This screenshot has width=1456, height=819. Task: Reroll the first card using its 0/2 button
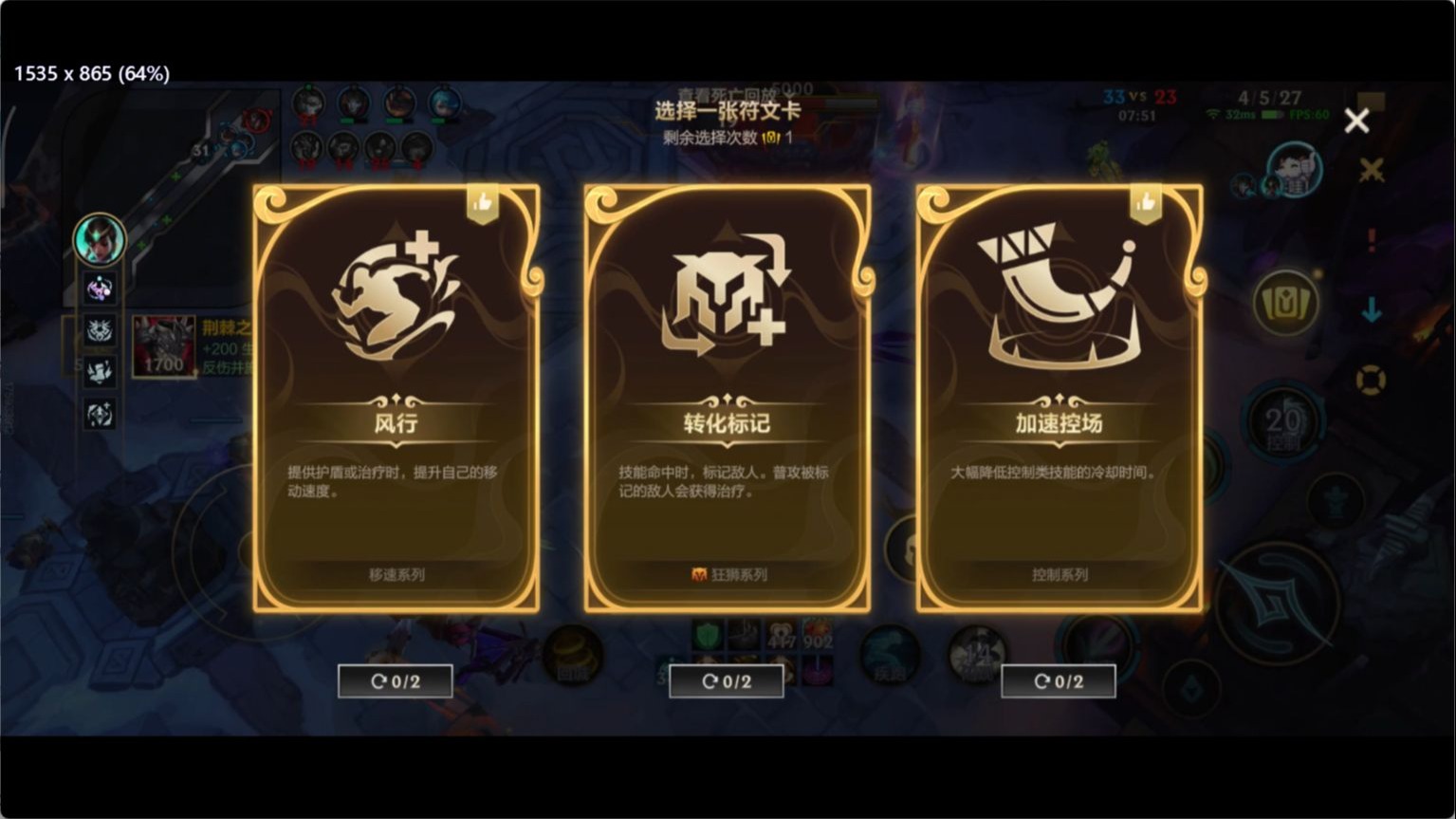pyautogui.click(x=394, y=680)
